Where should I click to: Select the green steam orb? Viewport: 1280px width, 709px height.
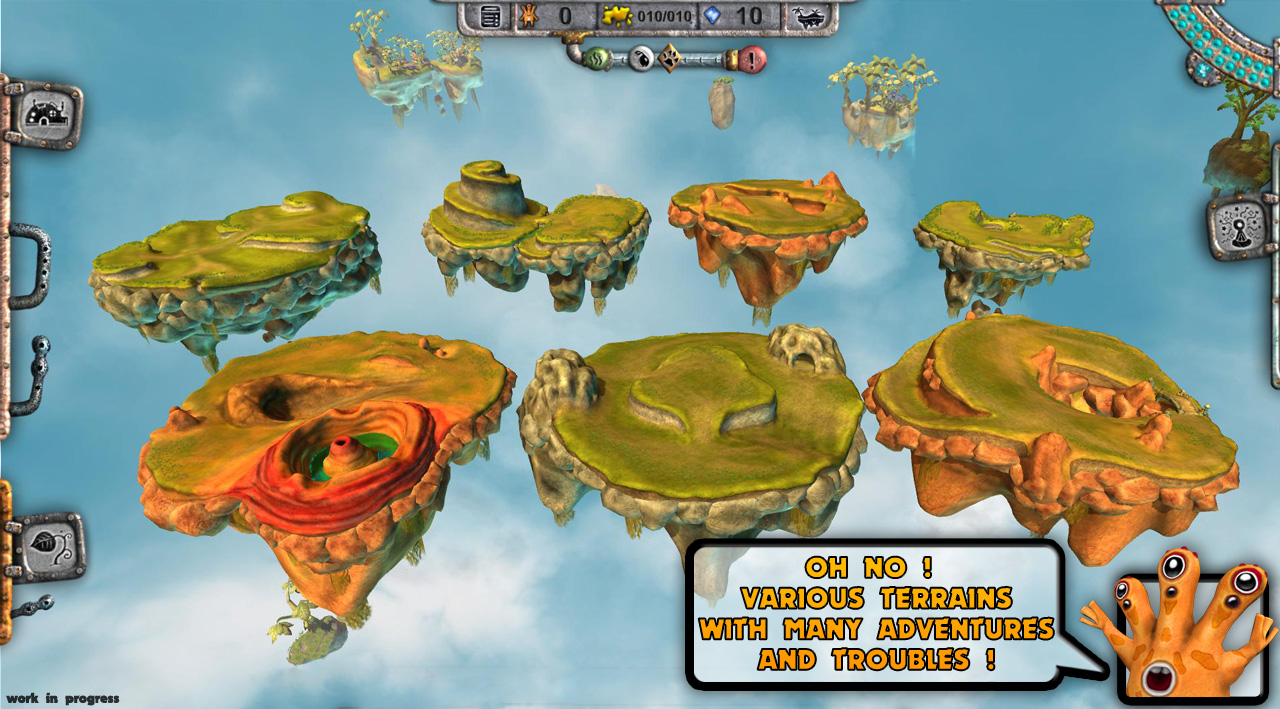(597, 58)
